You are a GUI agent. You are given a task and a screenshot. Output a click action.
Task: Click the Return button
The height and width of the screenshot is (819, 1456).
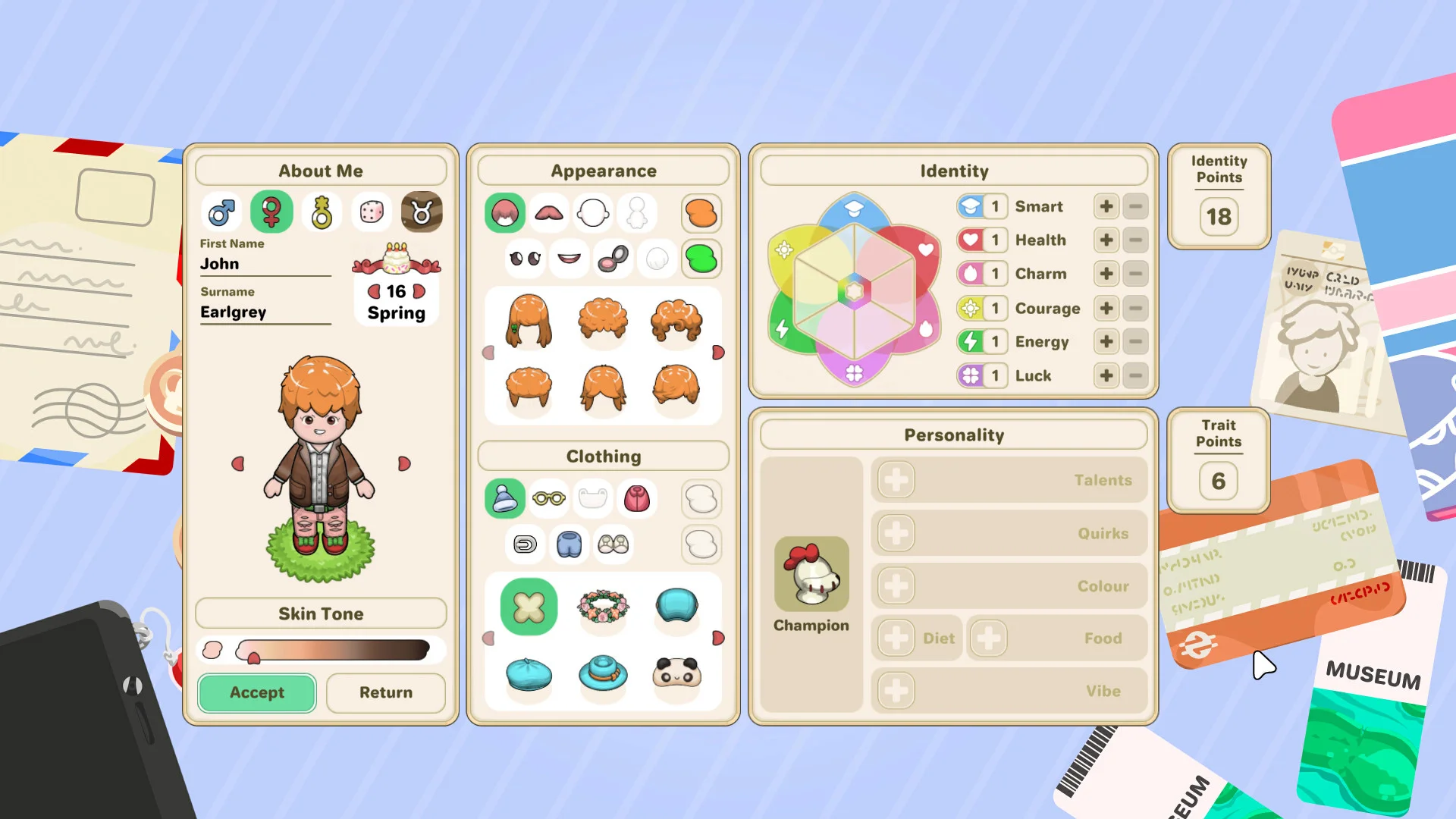(386, 692)
